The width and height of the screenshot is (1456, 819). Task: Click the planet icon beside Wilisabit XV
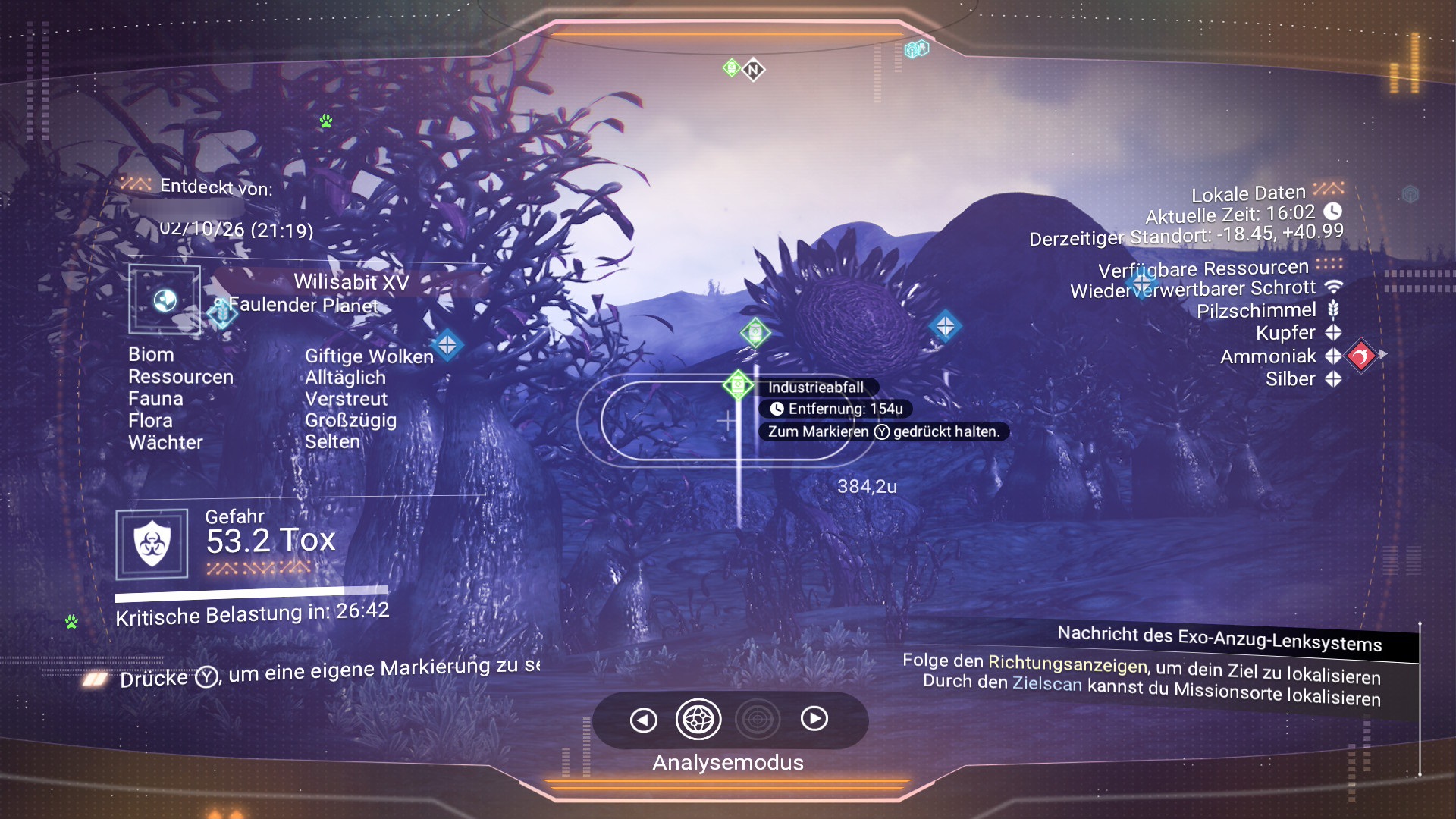[x=165, y=300]
